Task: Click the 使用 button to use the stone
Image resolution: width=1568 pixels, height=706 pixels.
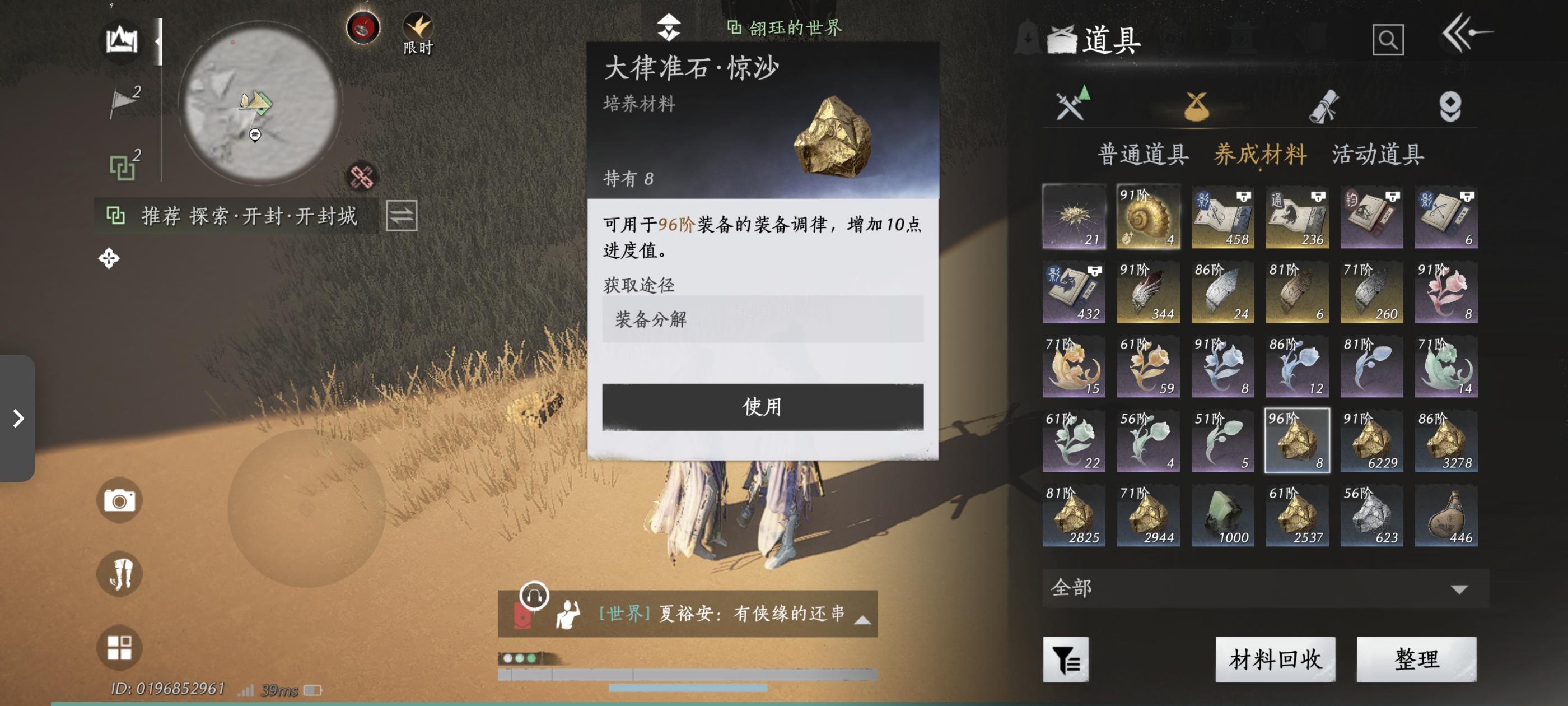Action: click(762, 408)
